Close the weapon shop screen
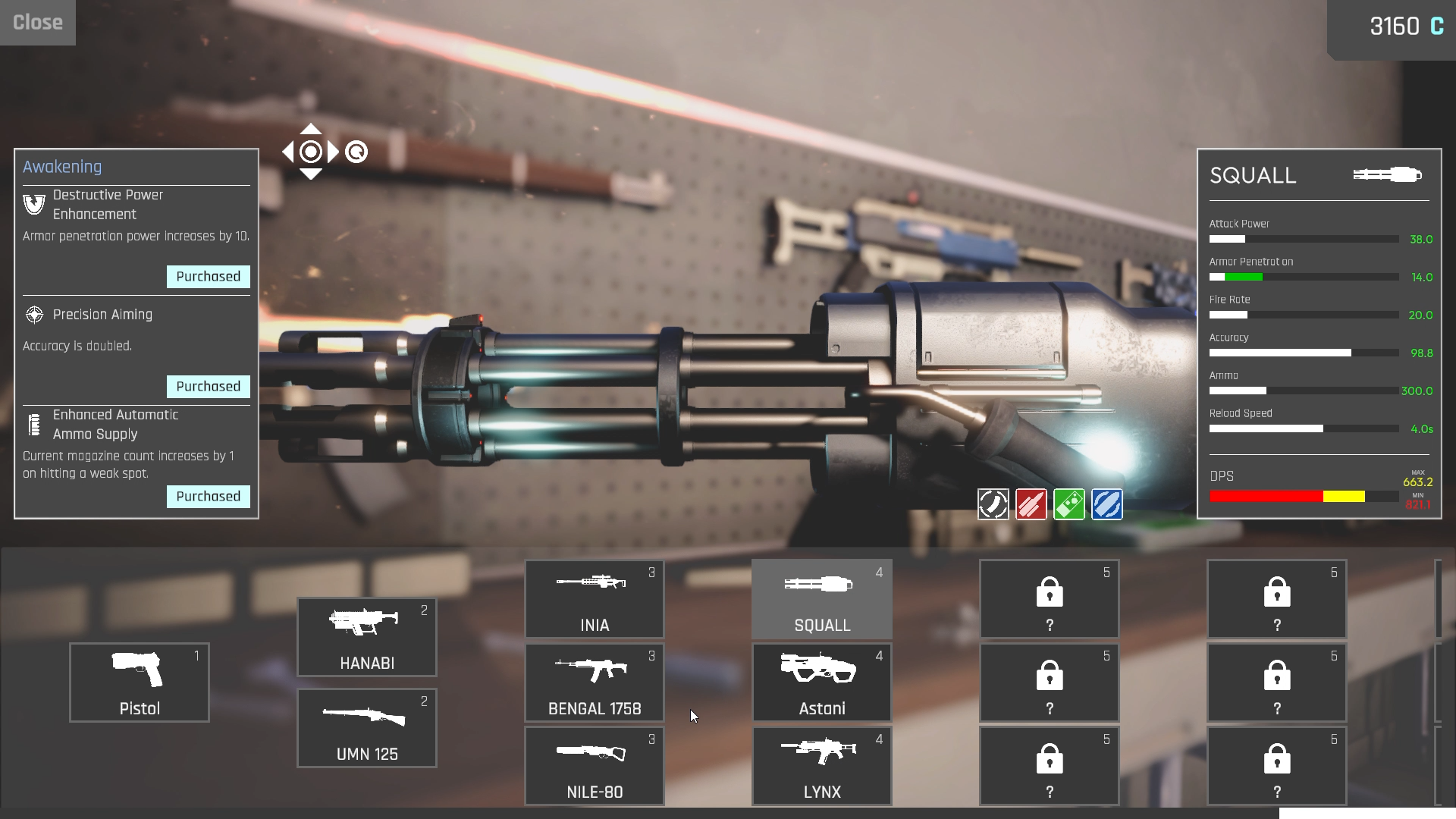The height and width of the screenshot is (819, 1456). point(38,23)
